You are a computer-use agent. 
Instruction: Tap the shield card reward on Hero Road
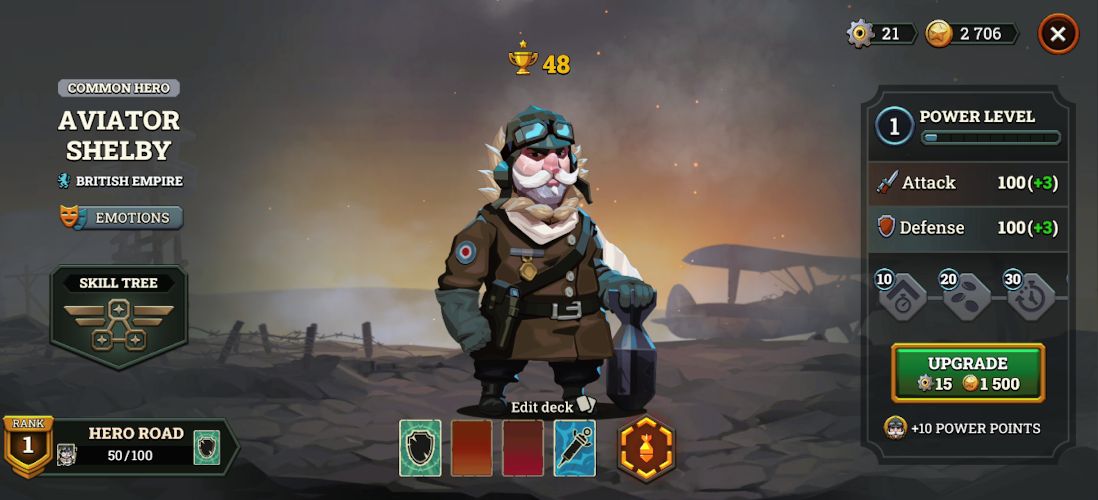tap(206, 446)
